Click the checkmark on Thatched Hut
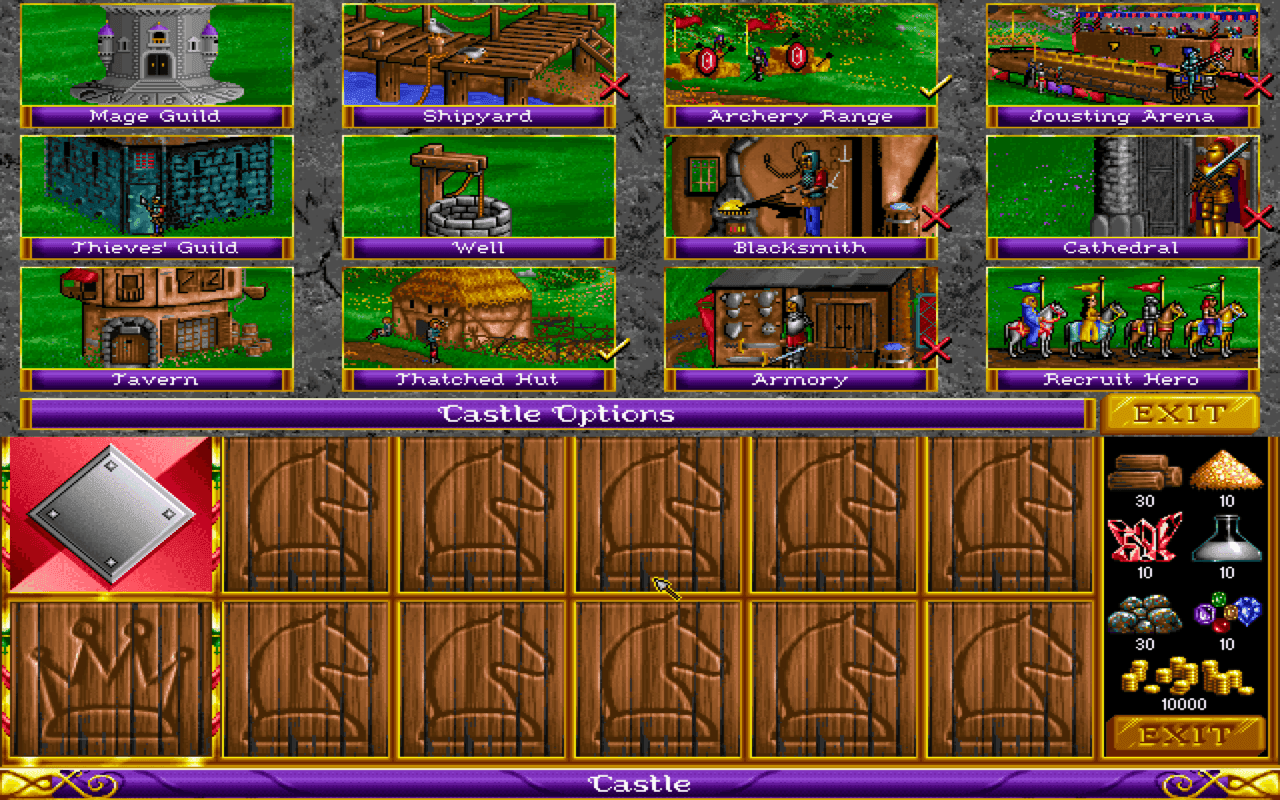This screenshot has height=800, width=1280. point(613,352)
